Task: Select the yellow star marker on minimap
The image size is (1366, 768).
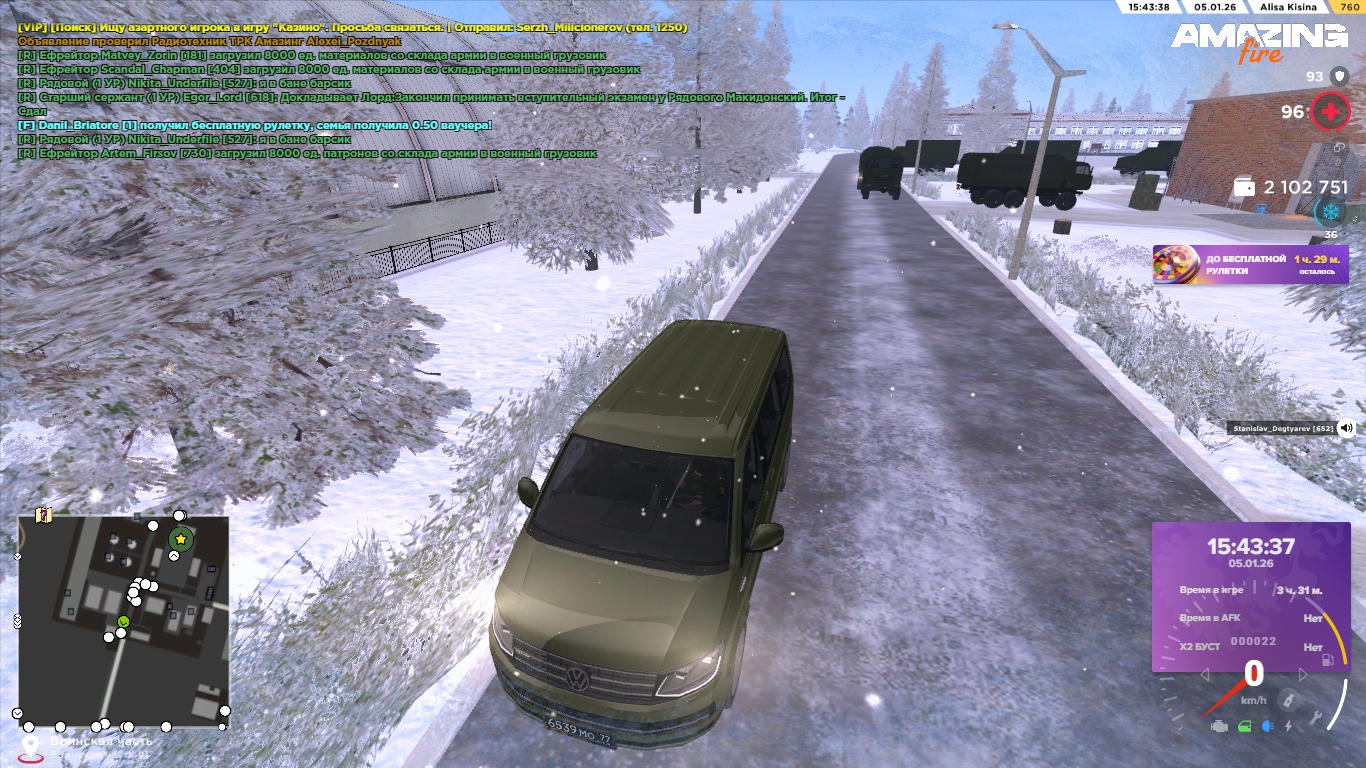Action: point(181,539)
